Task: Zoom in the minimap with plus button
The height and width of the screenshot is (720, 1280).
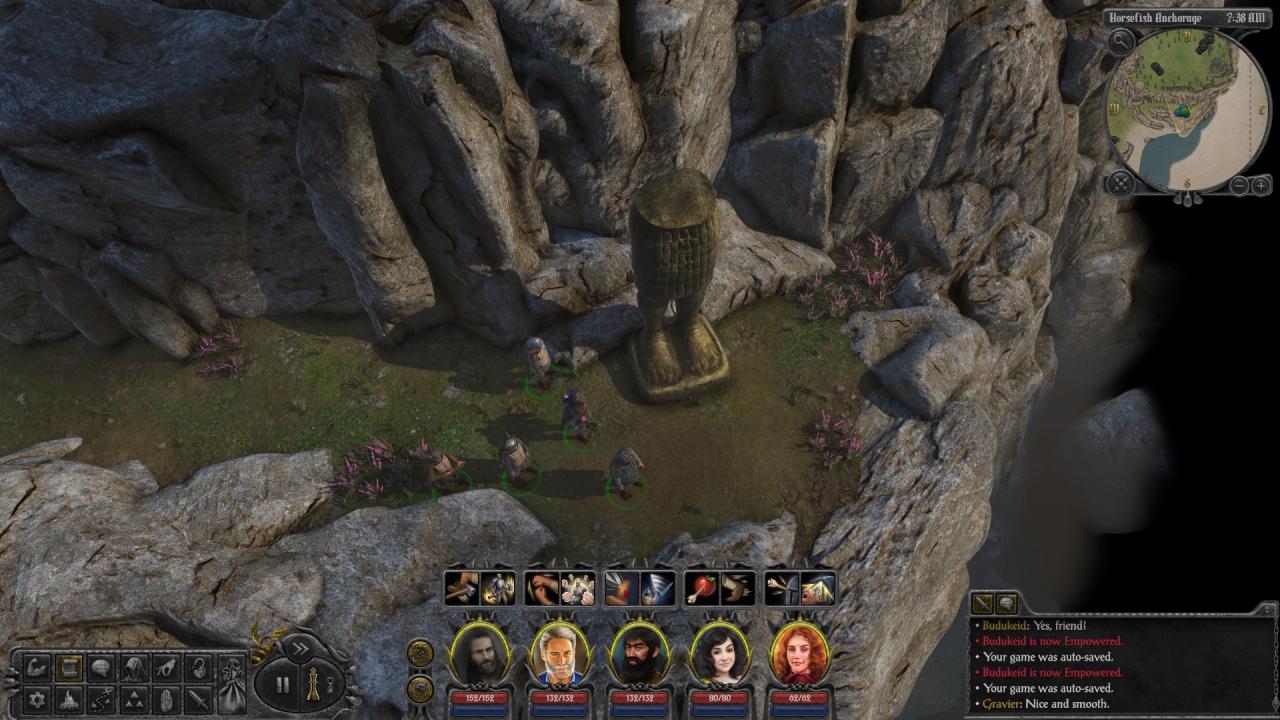Action: tap(1261, 185)
